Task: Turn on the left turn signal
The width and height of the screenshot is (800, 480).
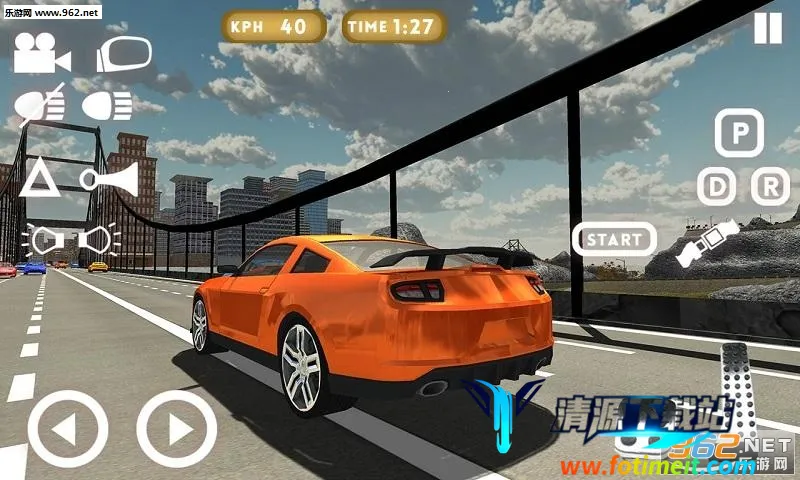Action: (x=41, y=240)
